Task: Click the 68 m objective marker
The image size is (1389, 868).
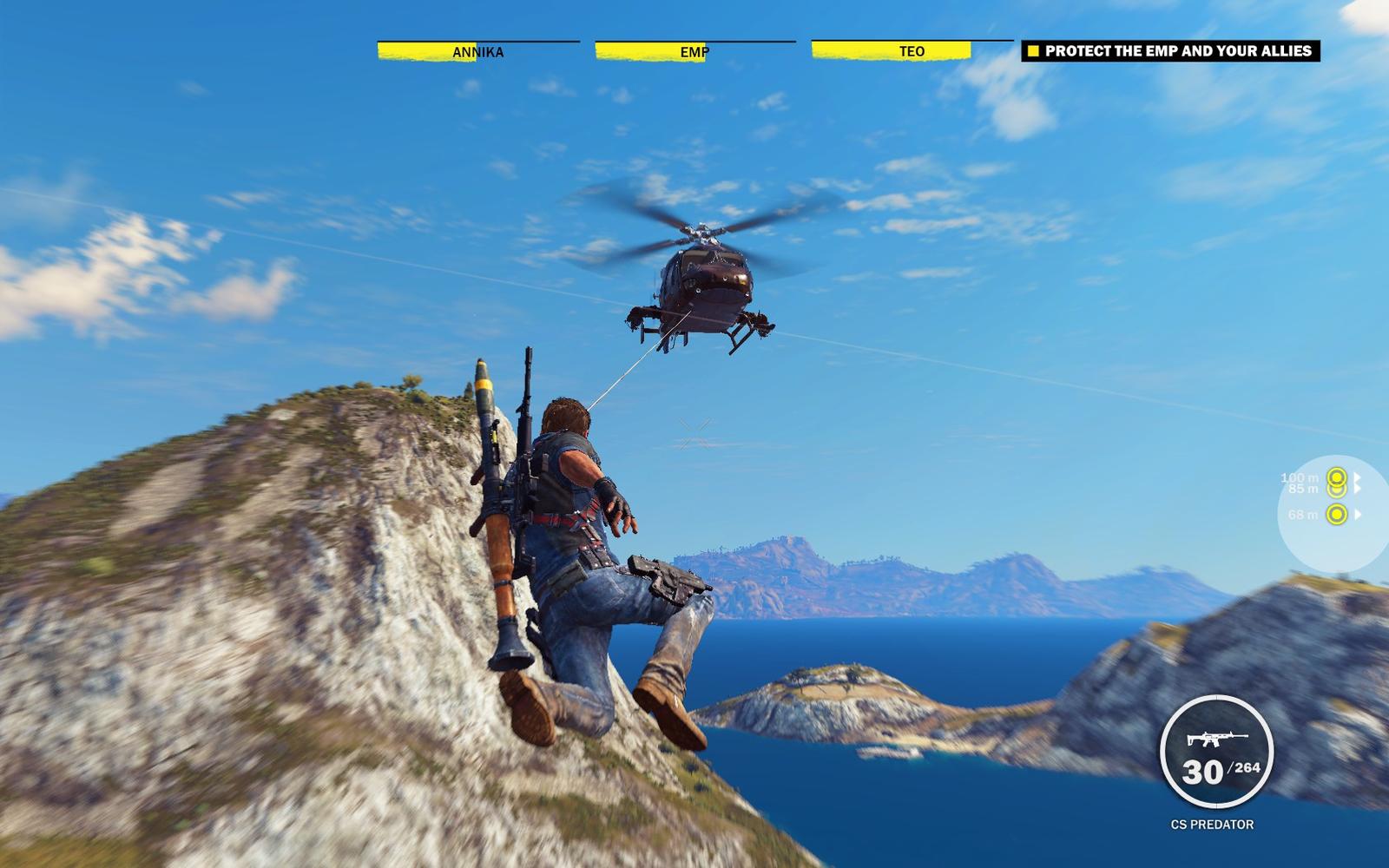Action: click(1337, 515)
